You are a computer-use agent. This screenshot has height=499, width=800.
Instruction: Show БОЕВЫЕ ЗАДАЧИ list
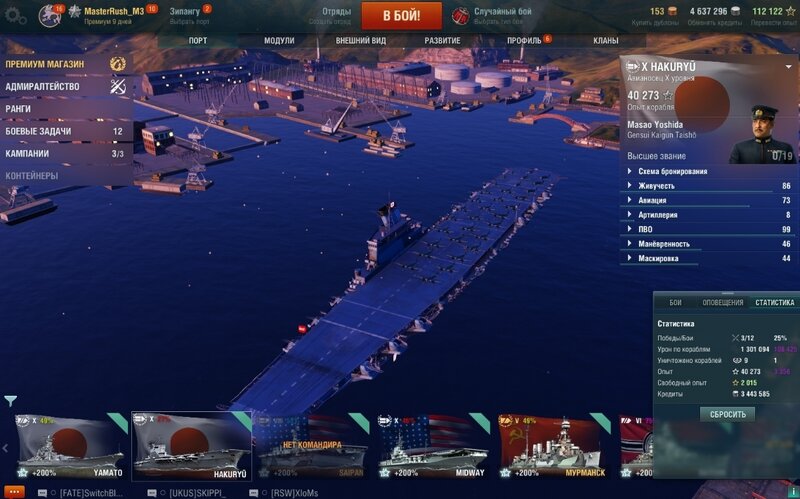tap(37, 131)
